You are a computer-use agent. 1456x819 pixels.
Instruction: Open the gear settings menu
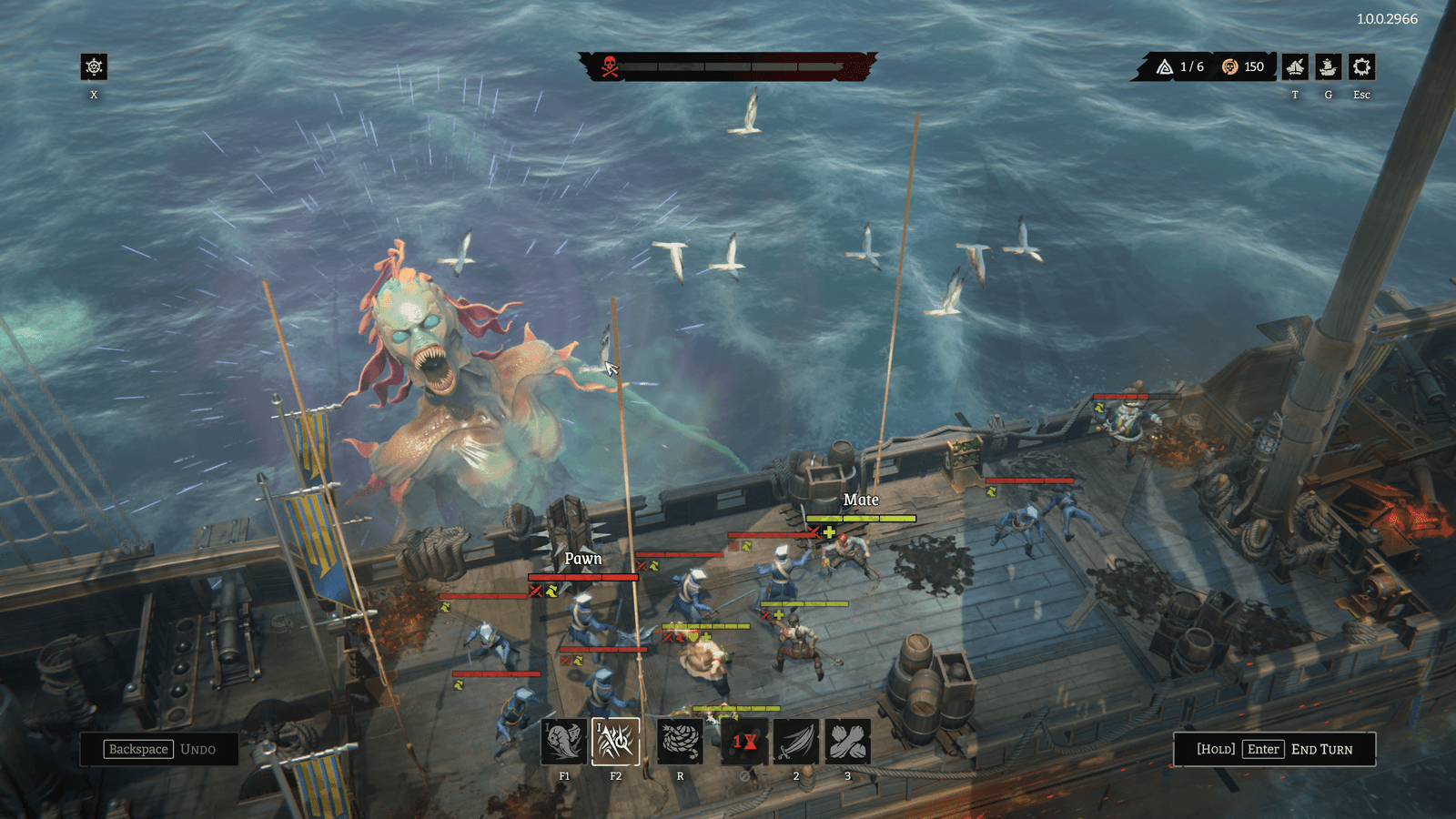[1361, 66]
